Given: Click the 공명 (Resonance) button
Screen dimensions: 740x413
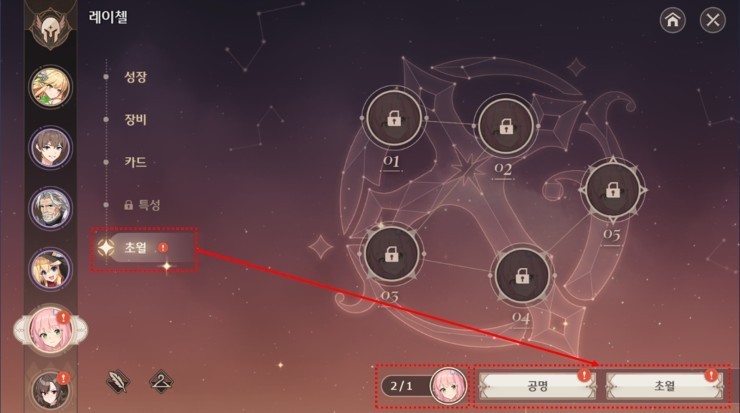Looking at the screenshot, I should (532, 385).
